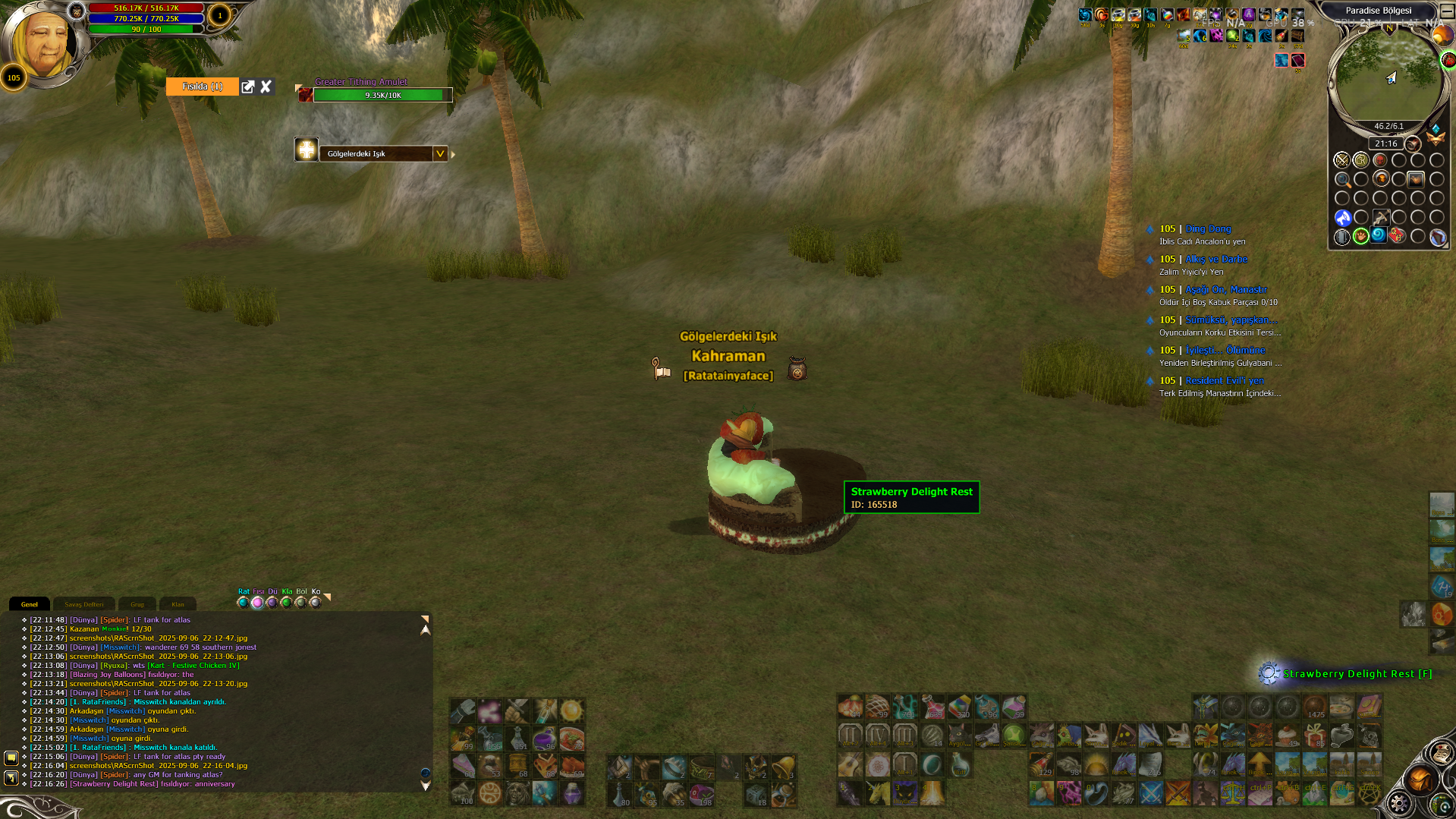Select the pink Fısı whisper channel orb

click(x=257, y=603)
